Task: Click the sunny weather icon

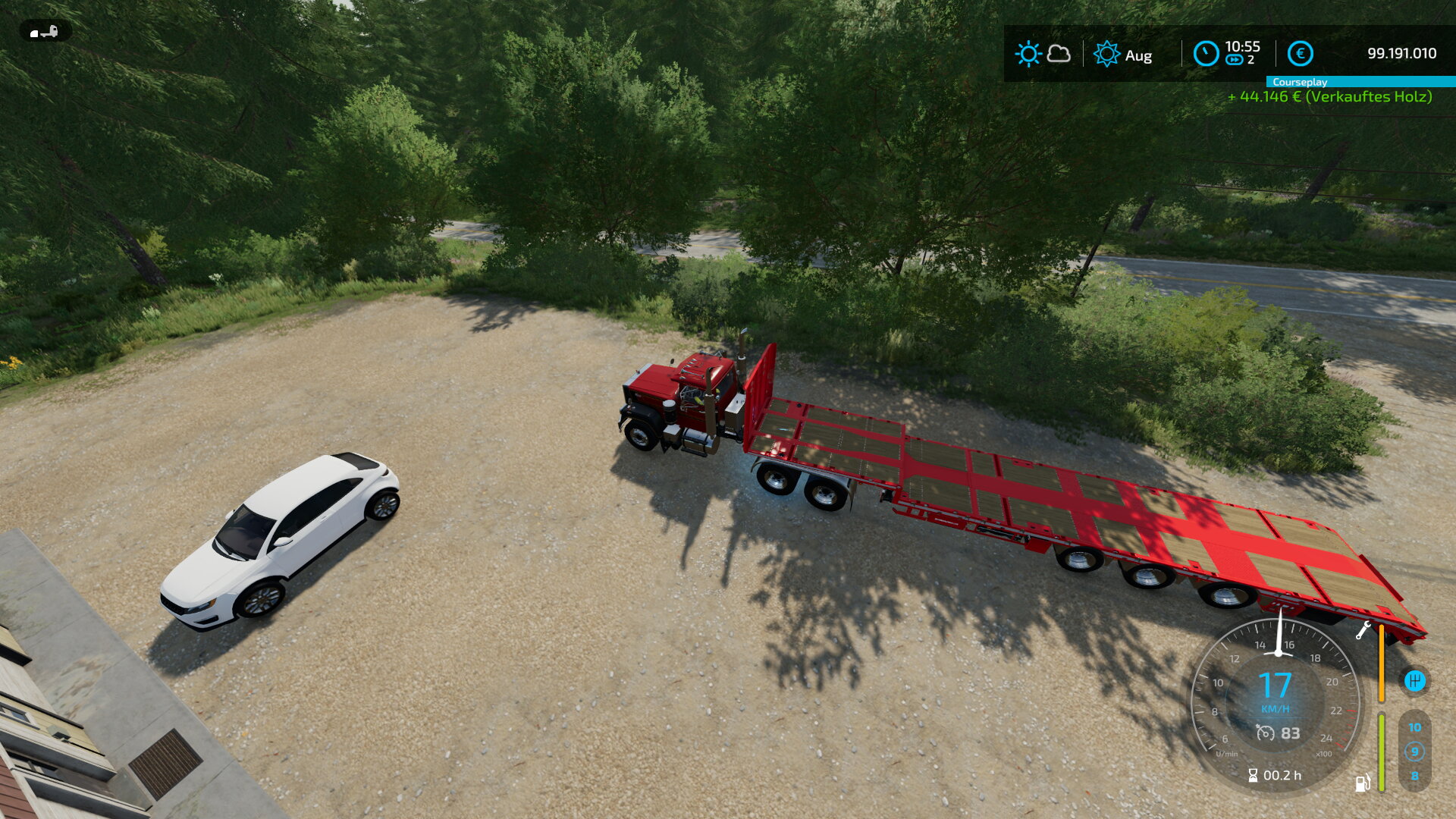Action: point(1028,54)
